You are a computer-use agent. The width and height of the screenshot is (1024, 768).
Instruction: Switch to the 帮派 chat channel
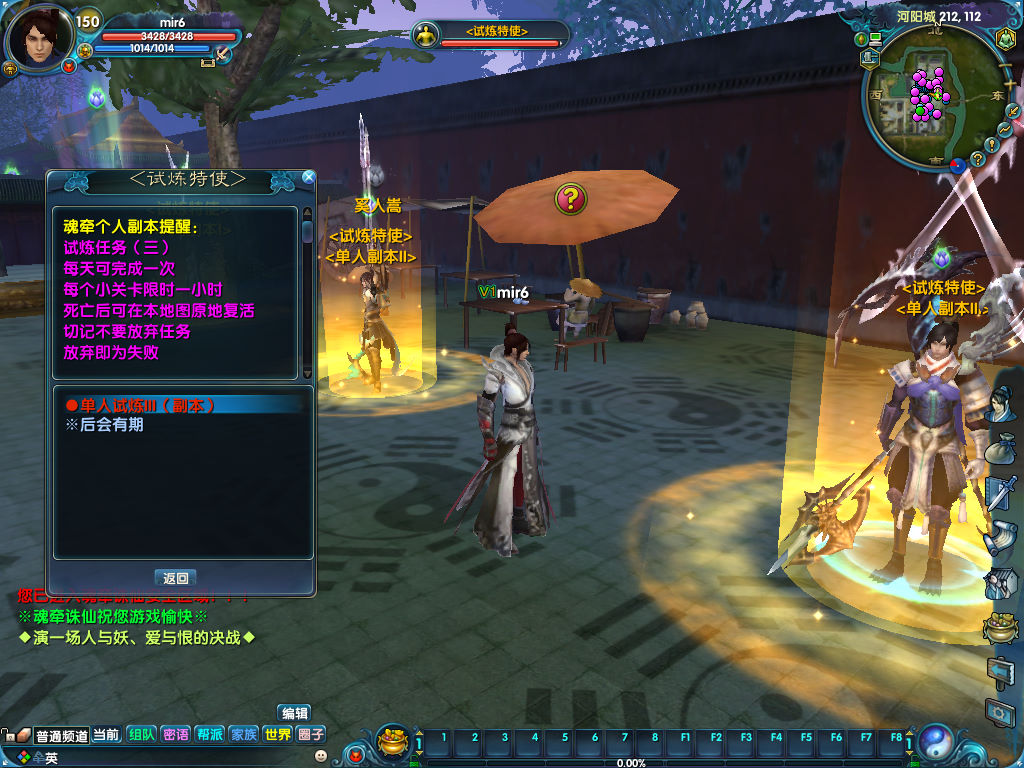[209, 734]
